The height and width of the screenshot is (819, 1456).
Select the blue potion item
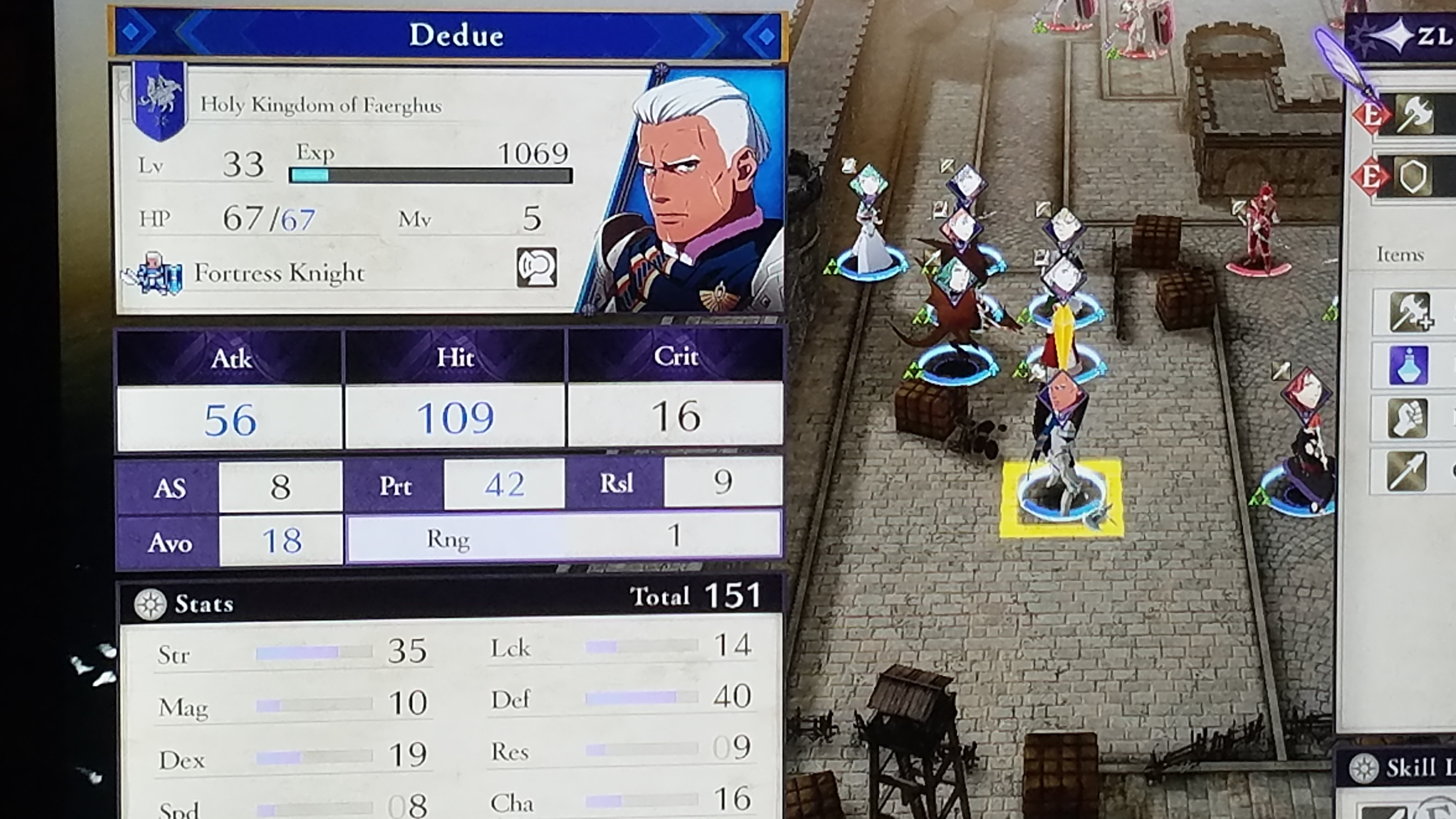pyautogui.click(x=1407, y=365)
